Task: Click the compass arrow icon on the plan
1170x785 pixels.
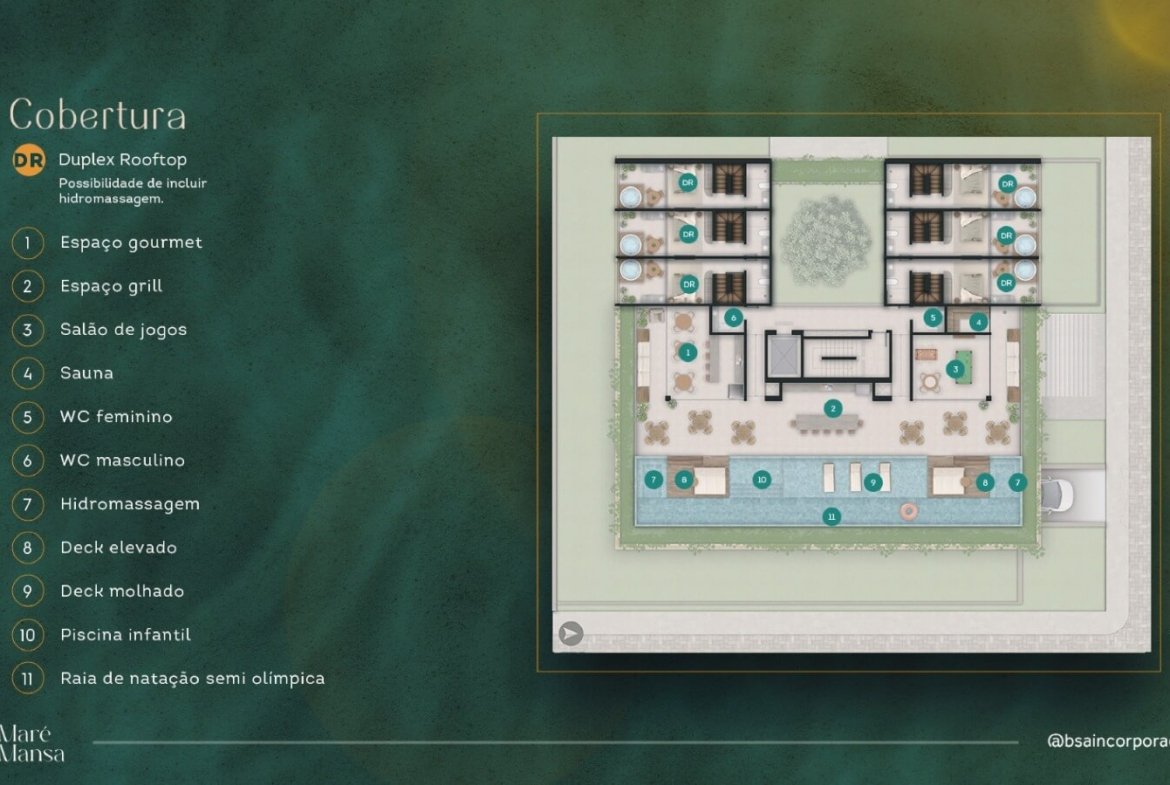Action: coord(571,633)
